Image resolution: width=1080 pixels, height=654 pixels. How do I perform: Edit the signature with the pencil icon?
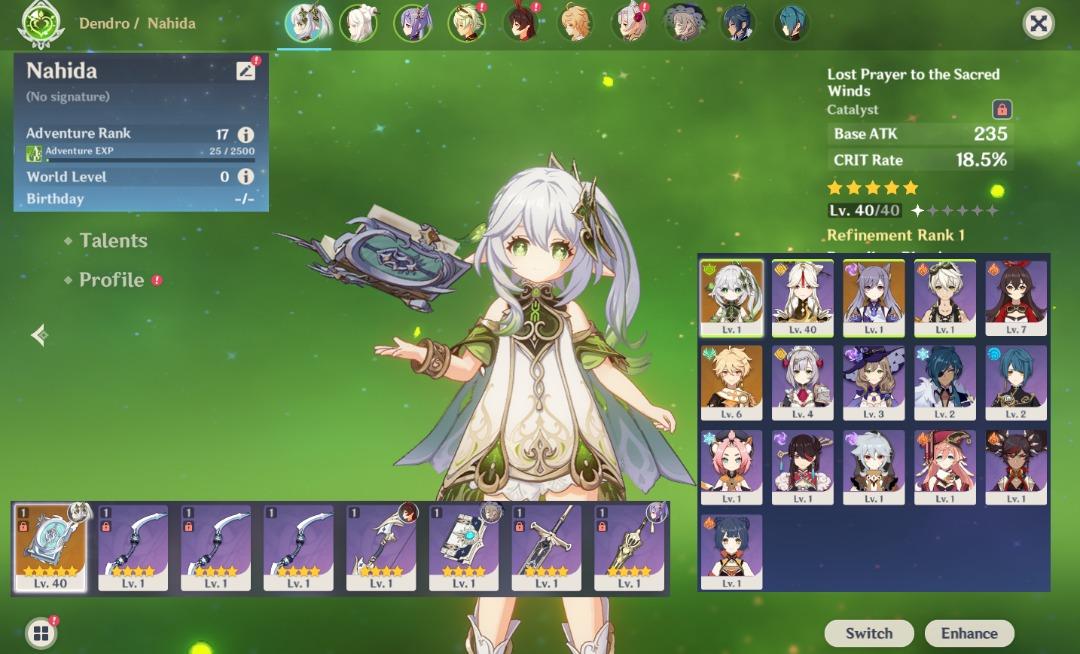[245, 71]
